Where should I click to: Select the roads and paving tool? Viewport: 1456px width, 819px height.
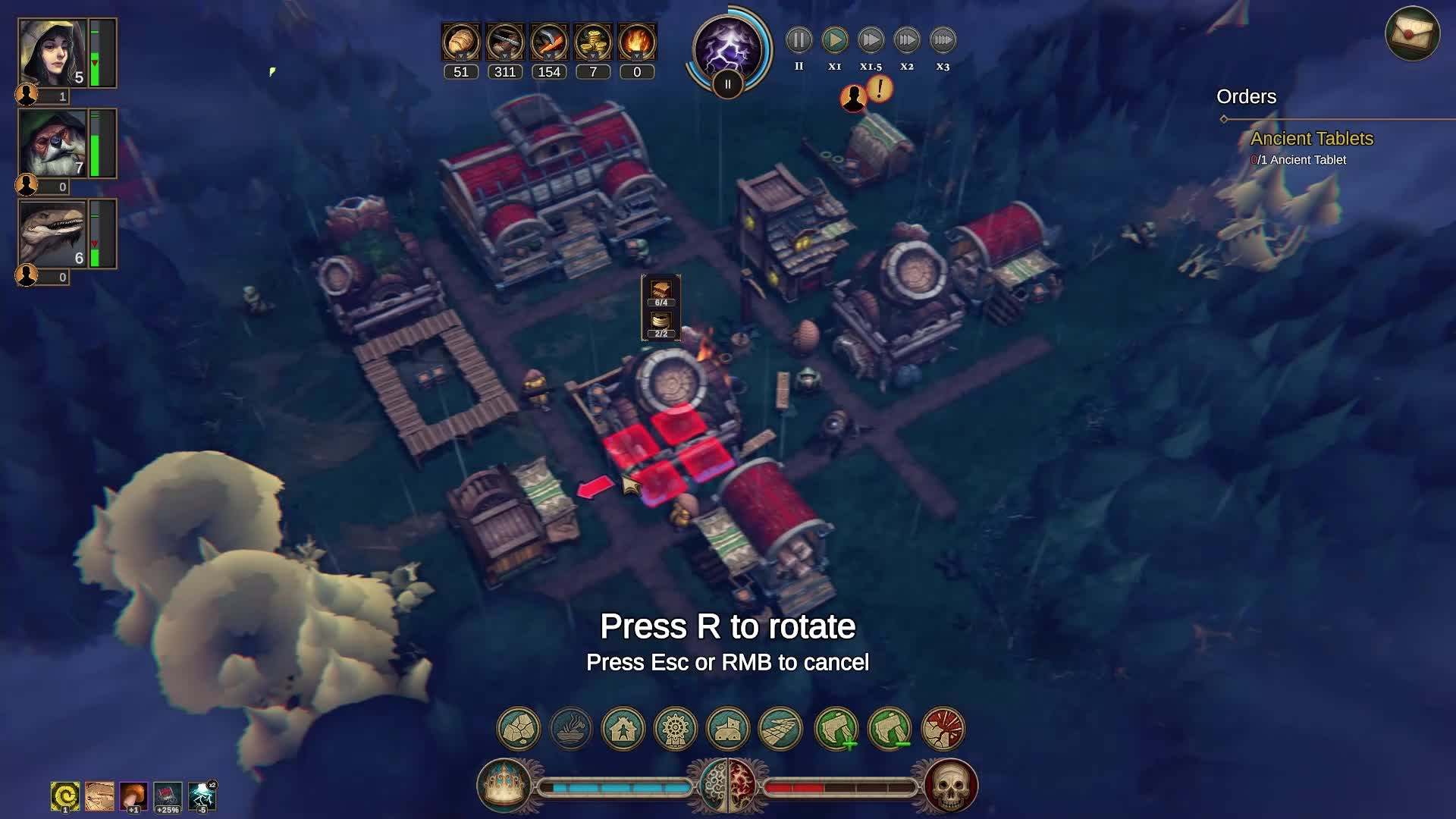click(x=780, y=729)
